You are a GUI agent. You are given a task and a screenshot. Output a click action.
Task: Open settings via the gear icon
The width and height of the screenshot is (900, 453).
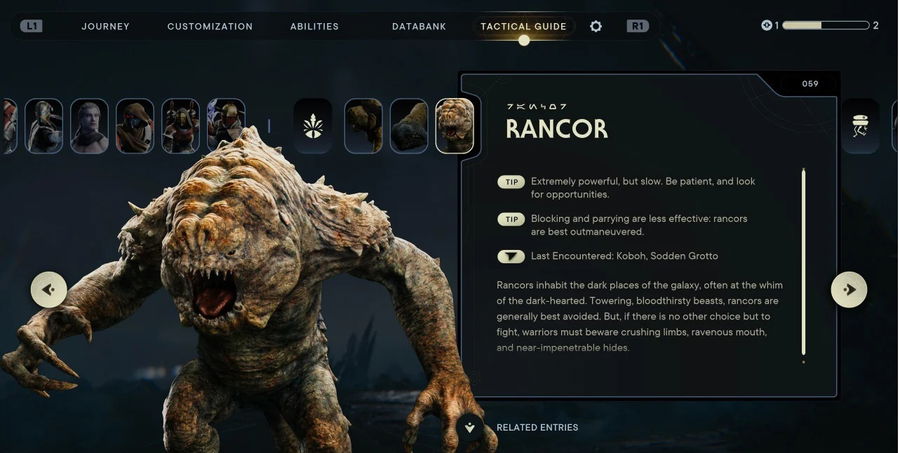596,26
